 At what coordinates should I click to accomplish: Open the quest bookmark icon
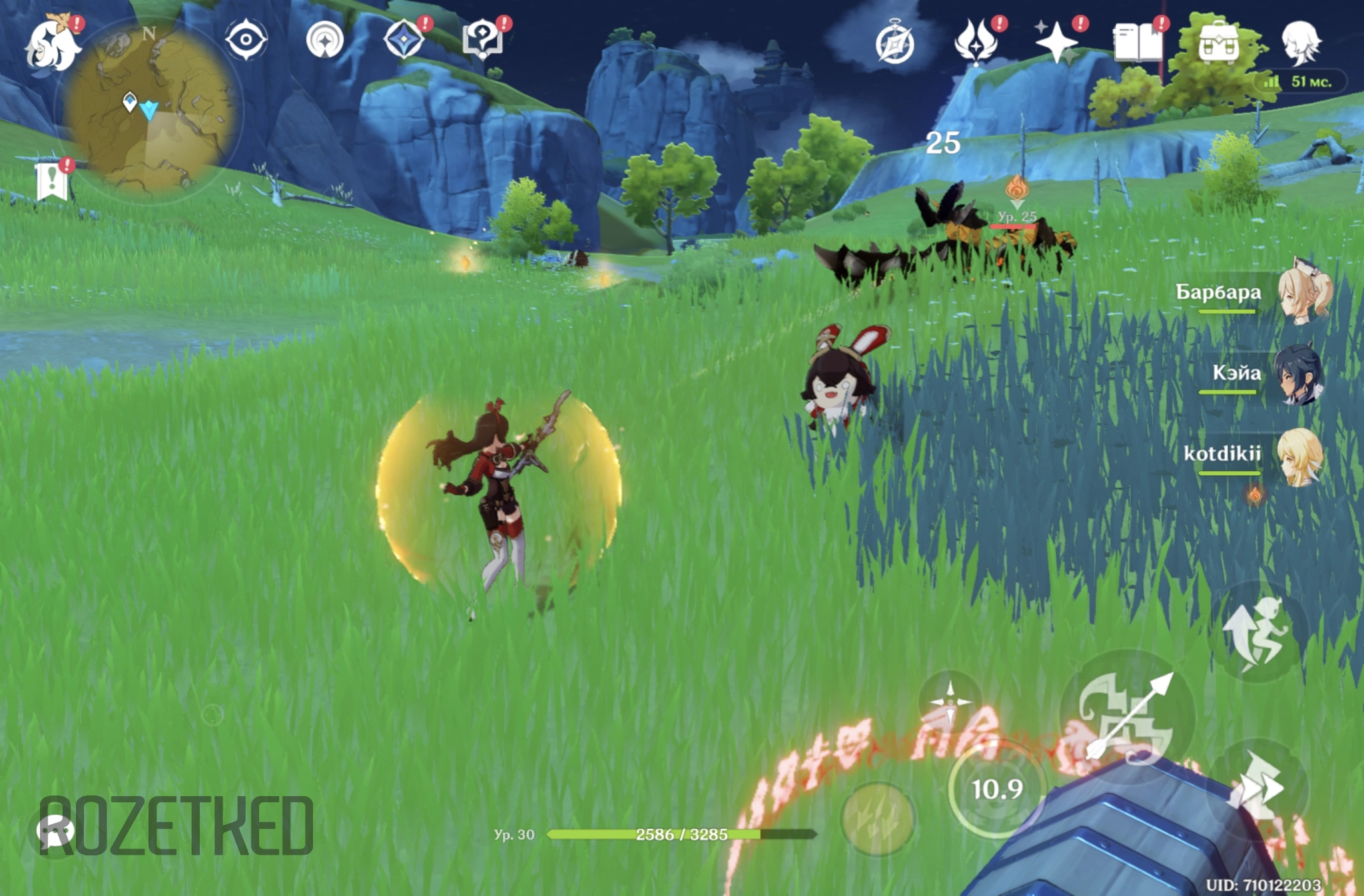pyautogui.click(x=53, y=180)
